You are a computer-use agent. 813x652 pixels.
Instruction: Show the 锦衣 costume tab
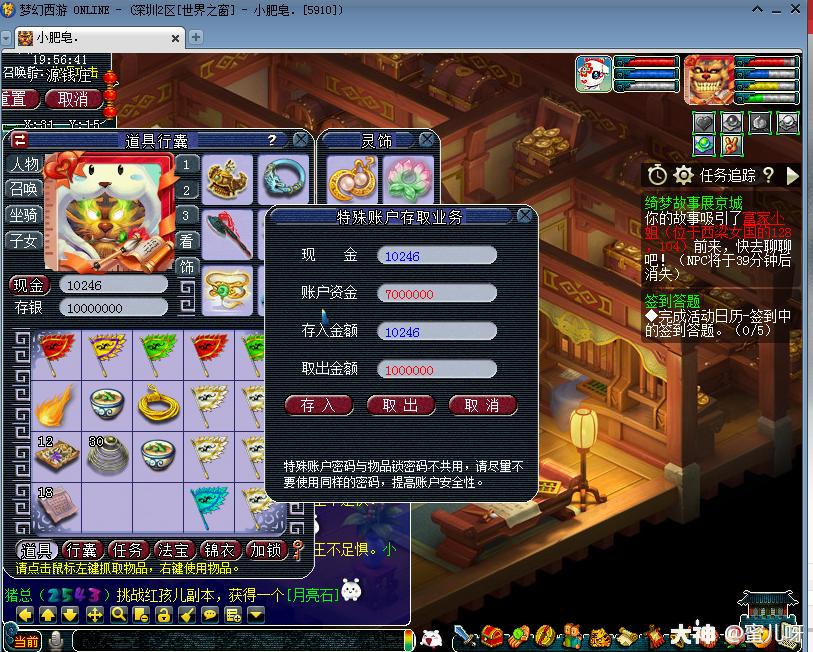(x=220, y=550)
